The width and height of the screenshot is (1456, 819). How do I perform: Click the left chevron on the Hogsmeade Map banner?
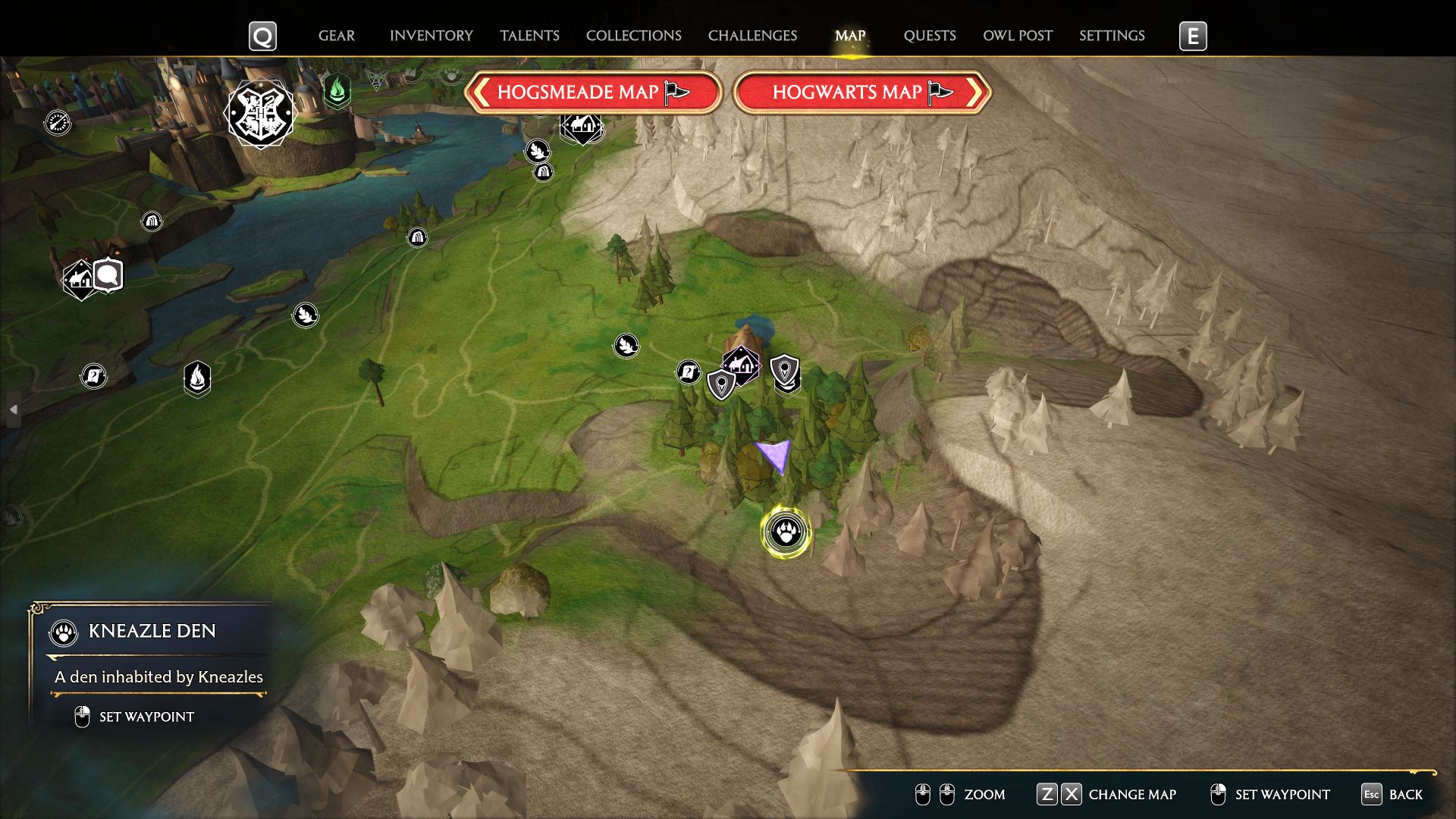pyautogui.click(x=481, y=93)
